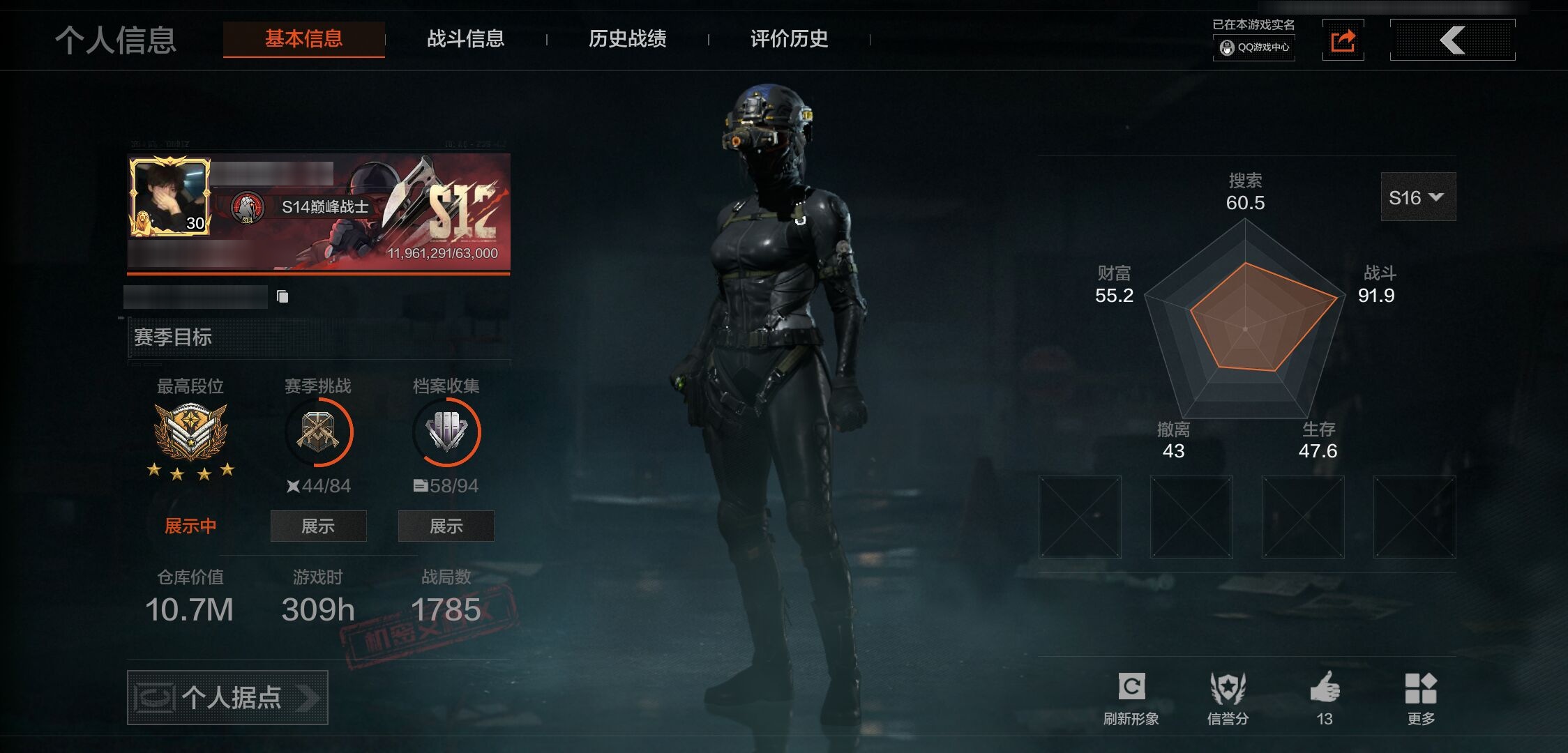Copy the player ID with copy icon

[282, 297]
